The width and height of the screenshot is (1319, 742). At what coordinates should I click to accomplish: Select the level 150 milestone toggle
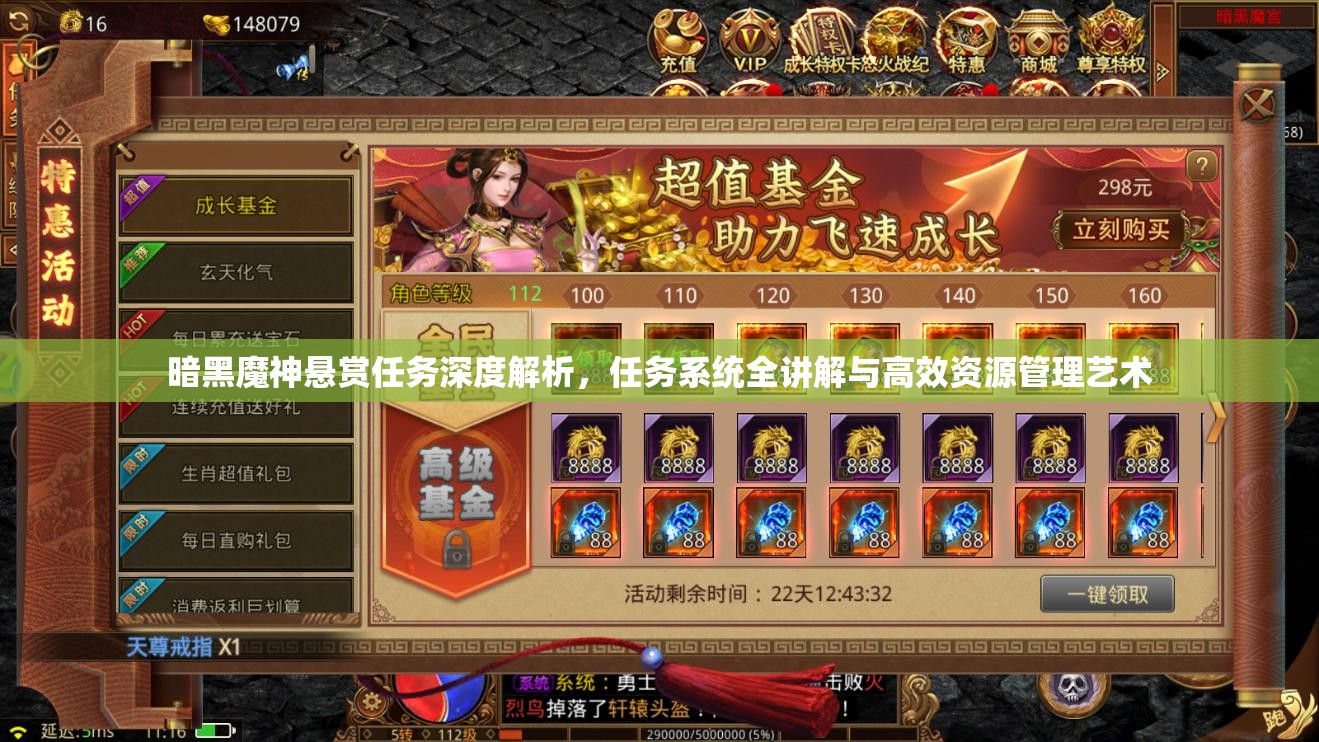point(1052,296)
